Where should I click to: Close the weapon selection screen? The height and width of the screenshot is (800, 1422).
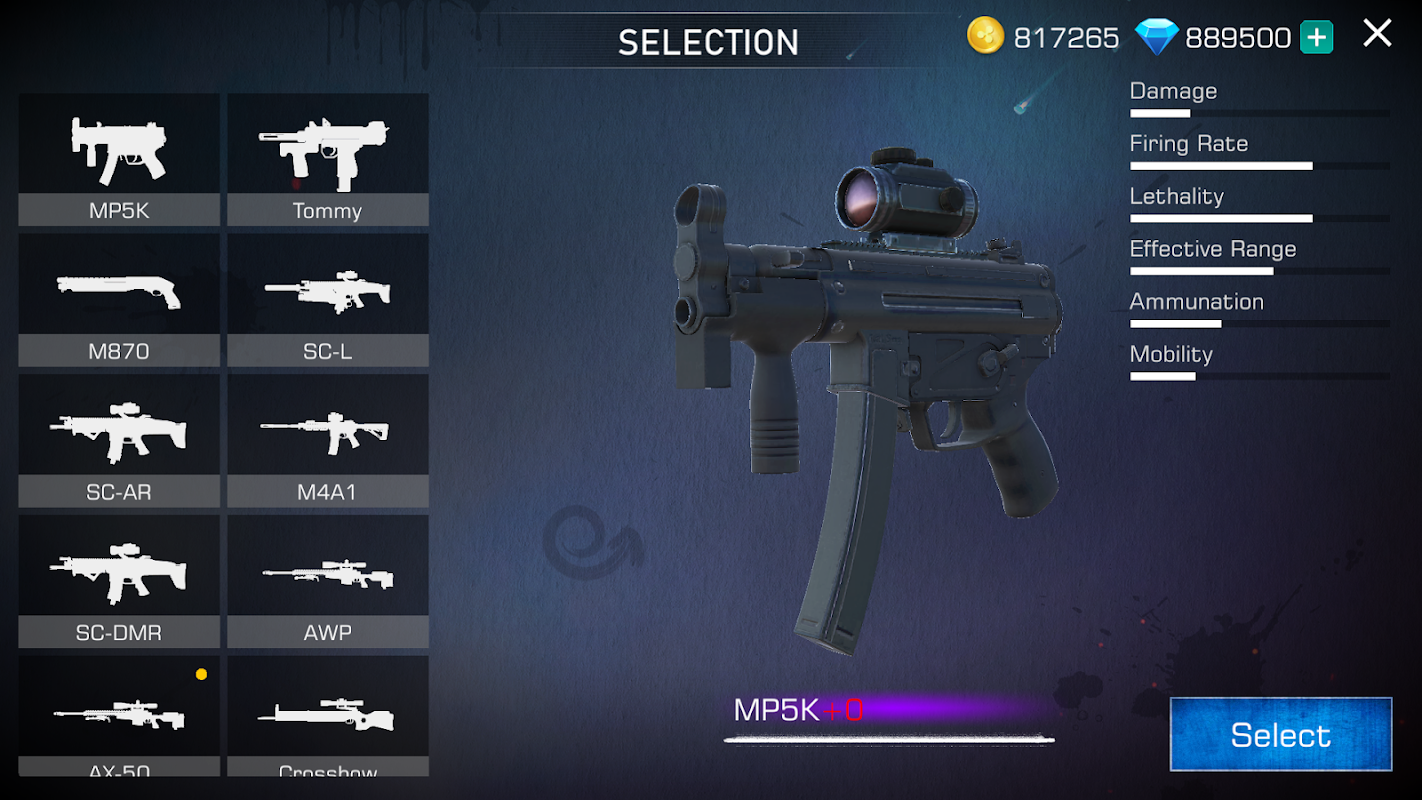[x=1377, y=34]
